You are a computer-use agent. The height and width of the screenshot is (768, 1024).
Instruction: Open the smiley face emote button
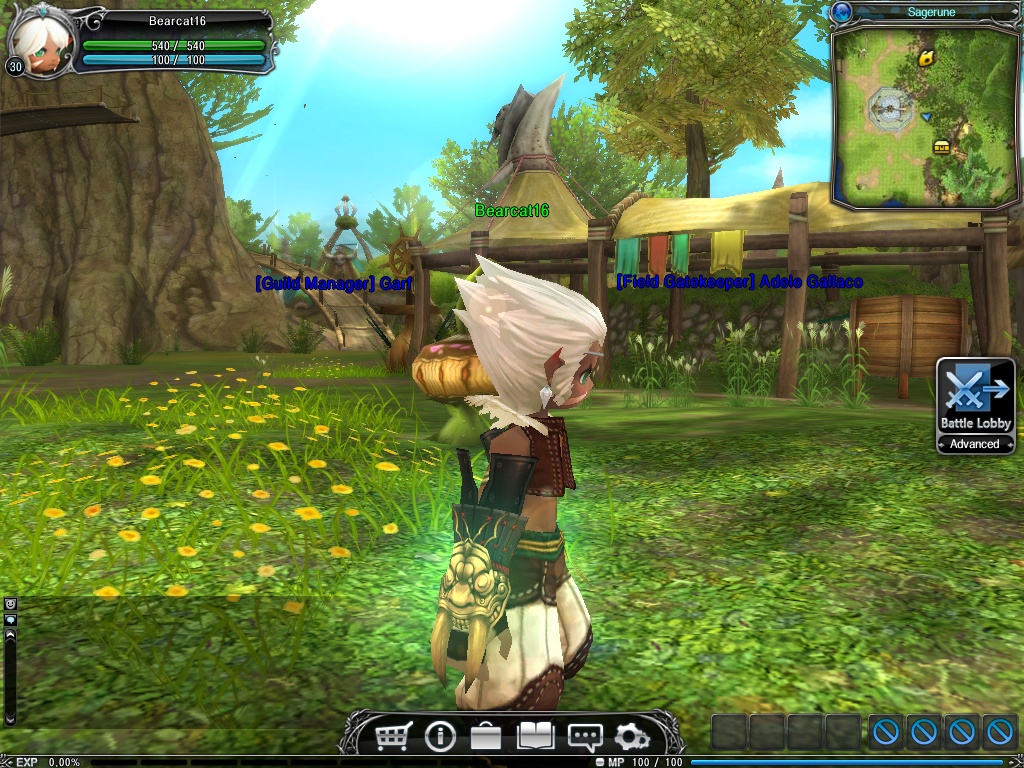11,603
